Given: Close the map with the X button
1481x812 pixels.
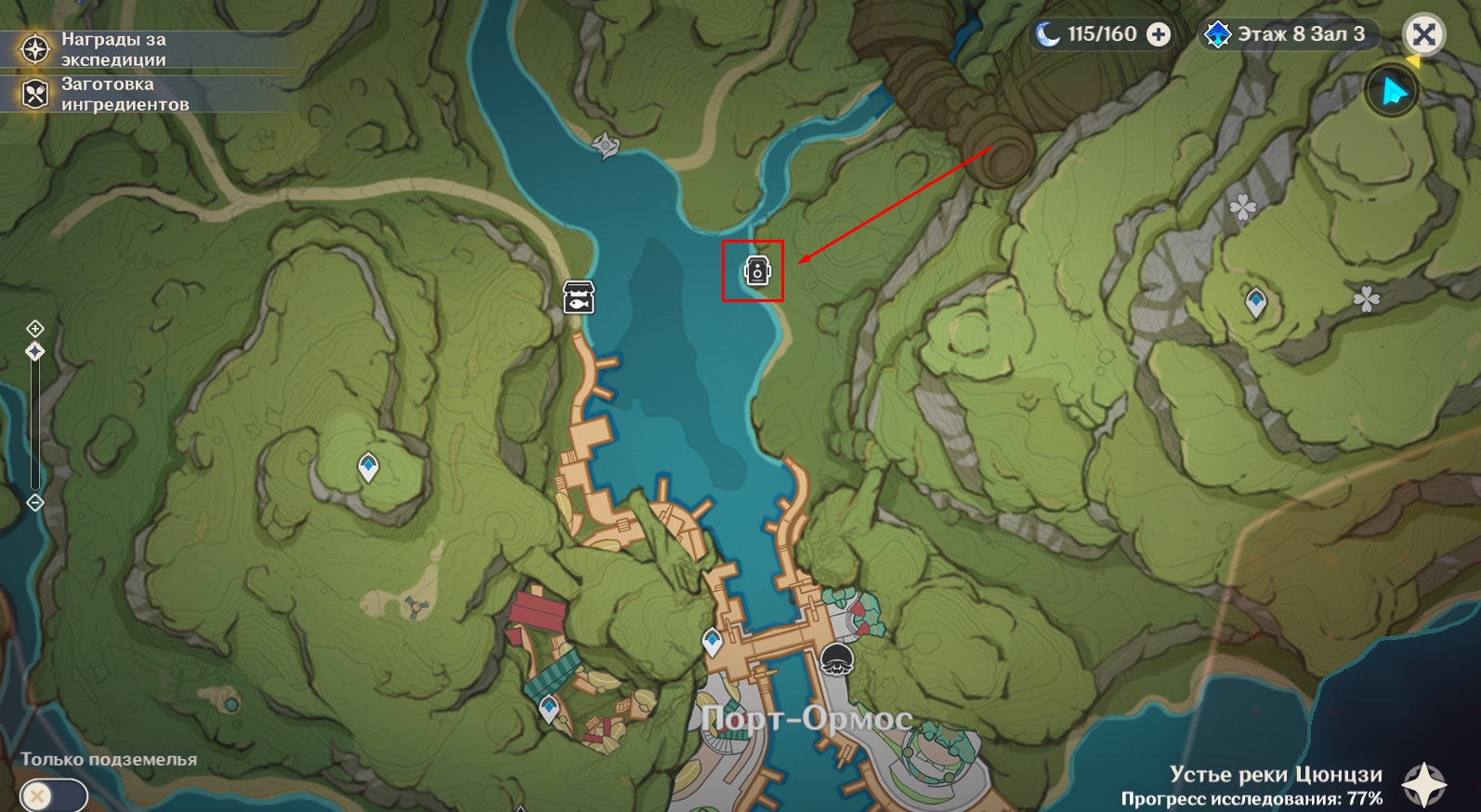Looking at the screenshot, I should [x=1422, y=35].
